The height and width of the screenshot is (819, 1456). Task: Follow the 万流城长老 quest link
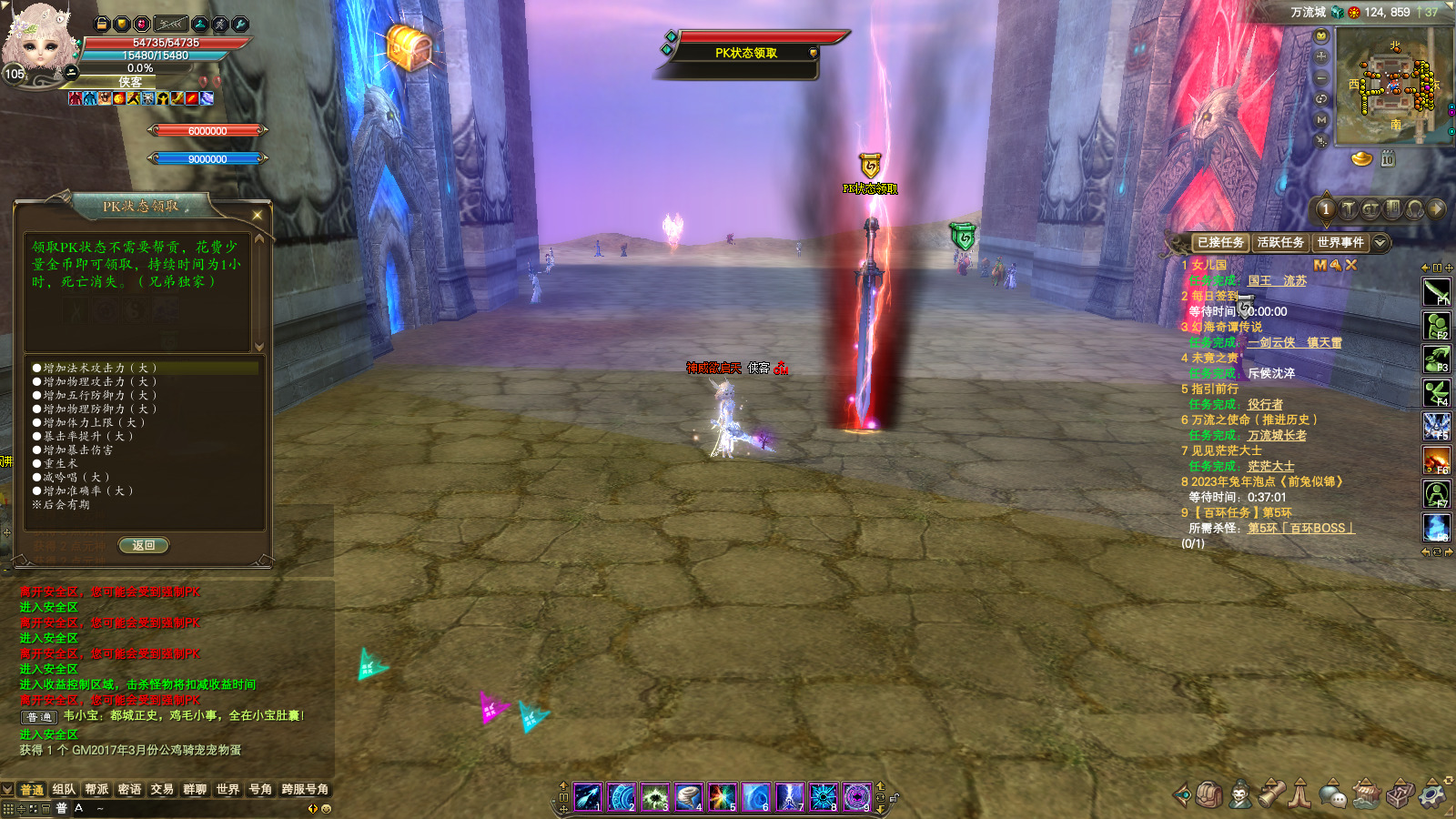[1277, 436]
